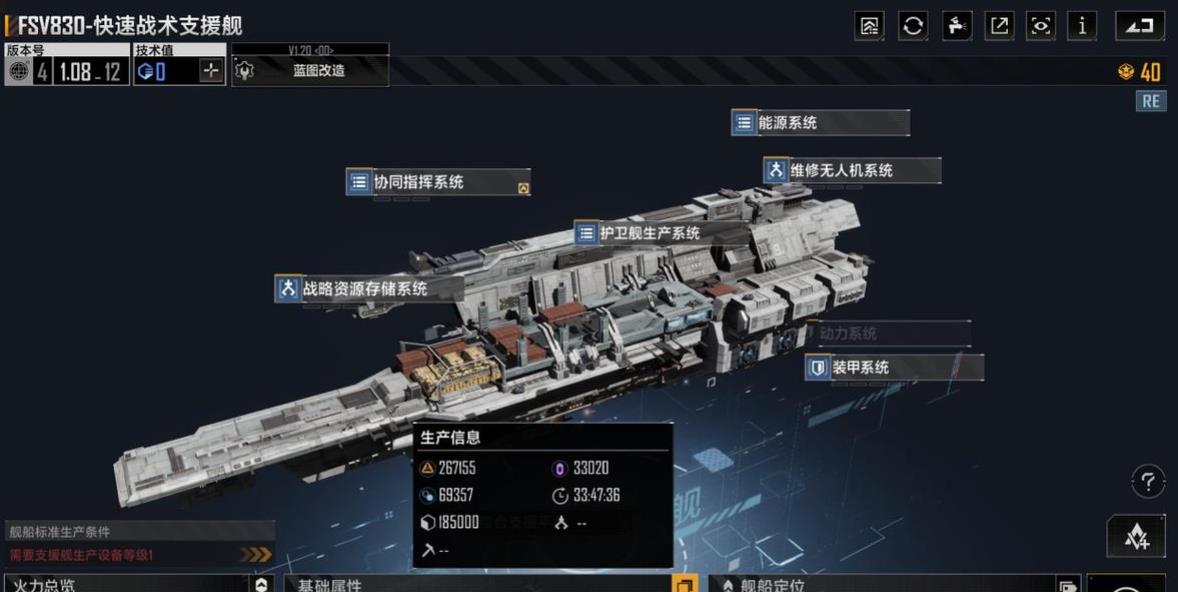Click the share export arrow icon
This screenshot has width=1178, height=592.
point(999,26)
